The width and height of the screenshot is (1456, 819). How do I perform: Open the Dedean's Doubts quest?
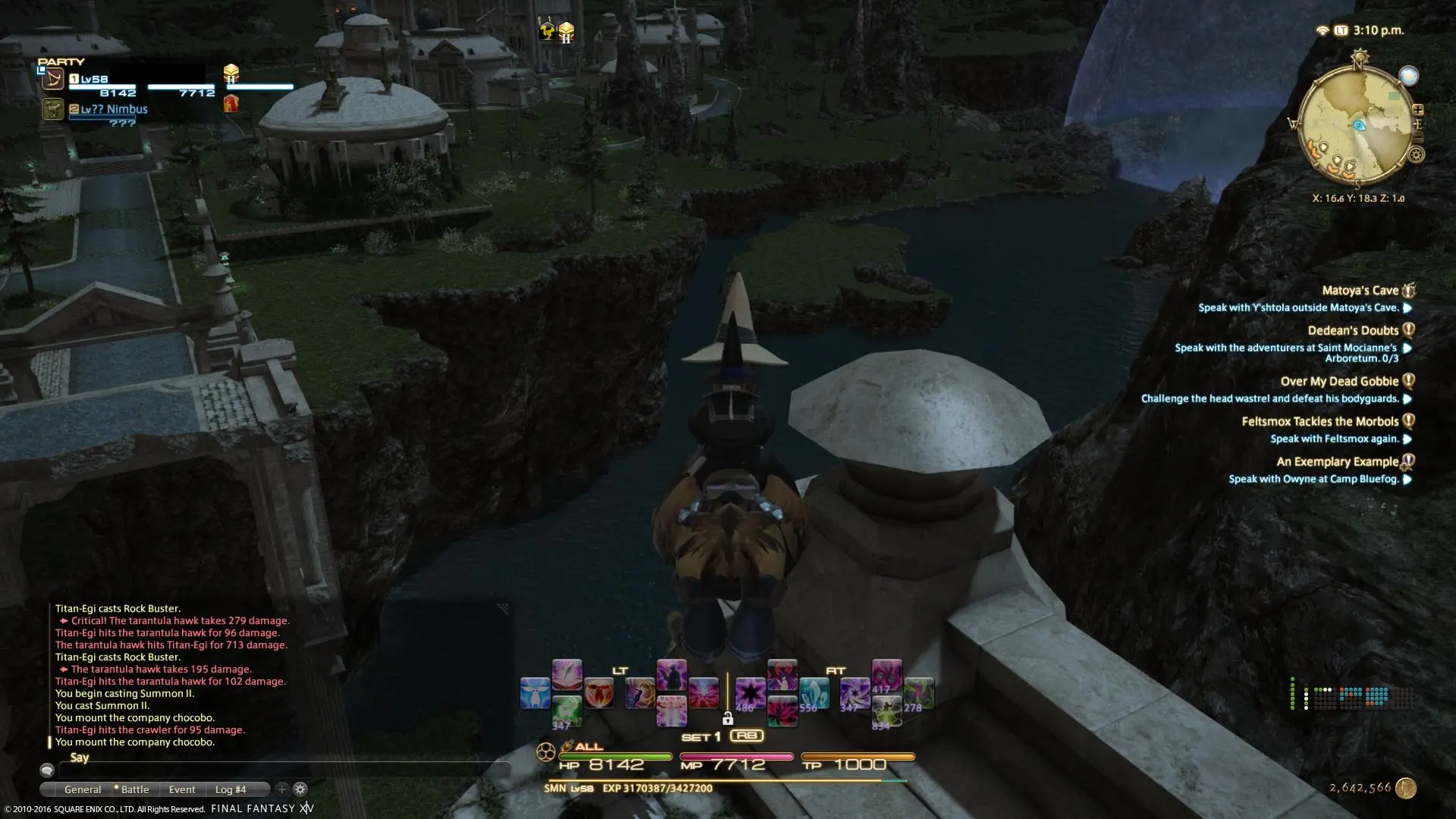click(x=1353, y=331)
